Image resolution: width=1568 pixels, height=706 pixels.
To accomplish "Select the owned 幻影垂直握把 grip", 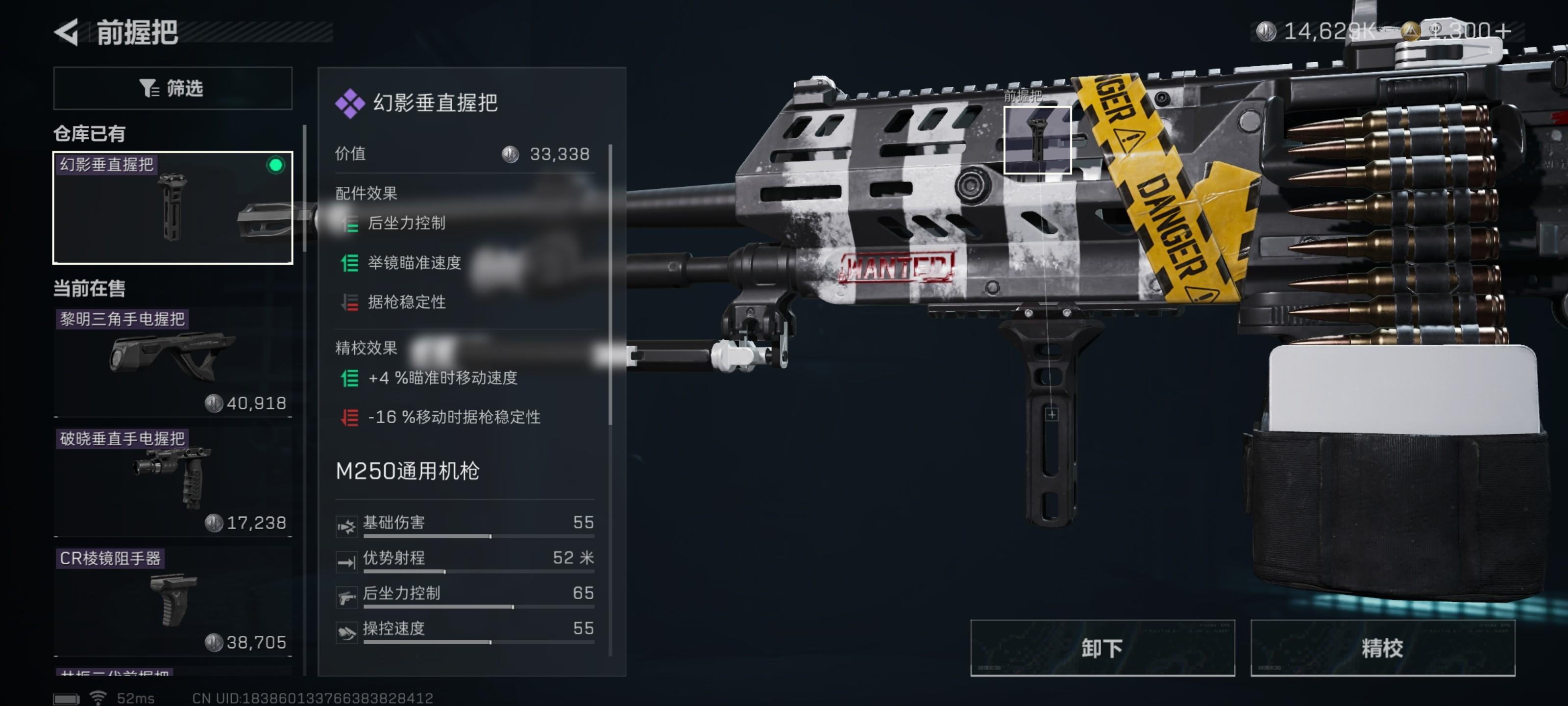I will click(x=172, y=207).
